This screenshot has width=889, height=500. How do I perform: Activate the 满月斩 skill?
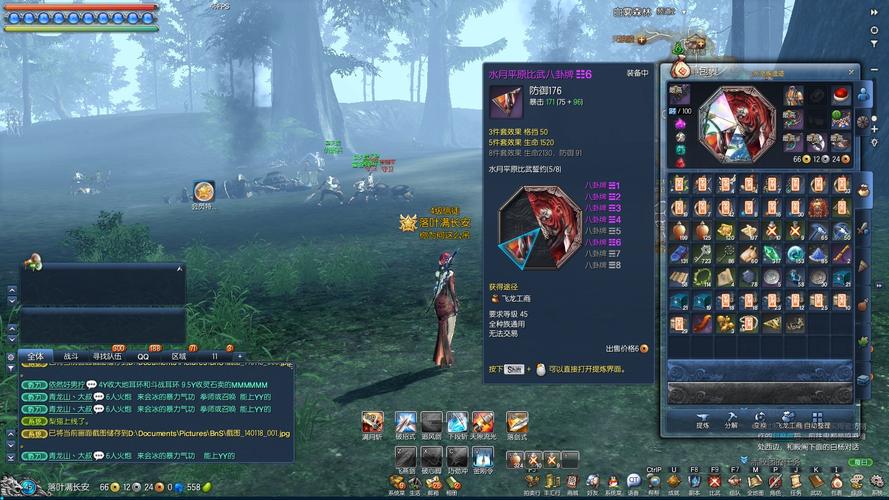(373, 422)
